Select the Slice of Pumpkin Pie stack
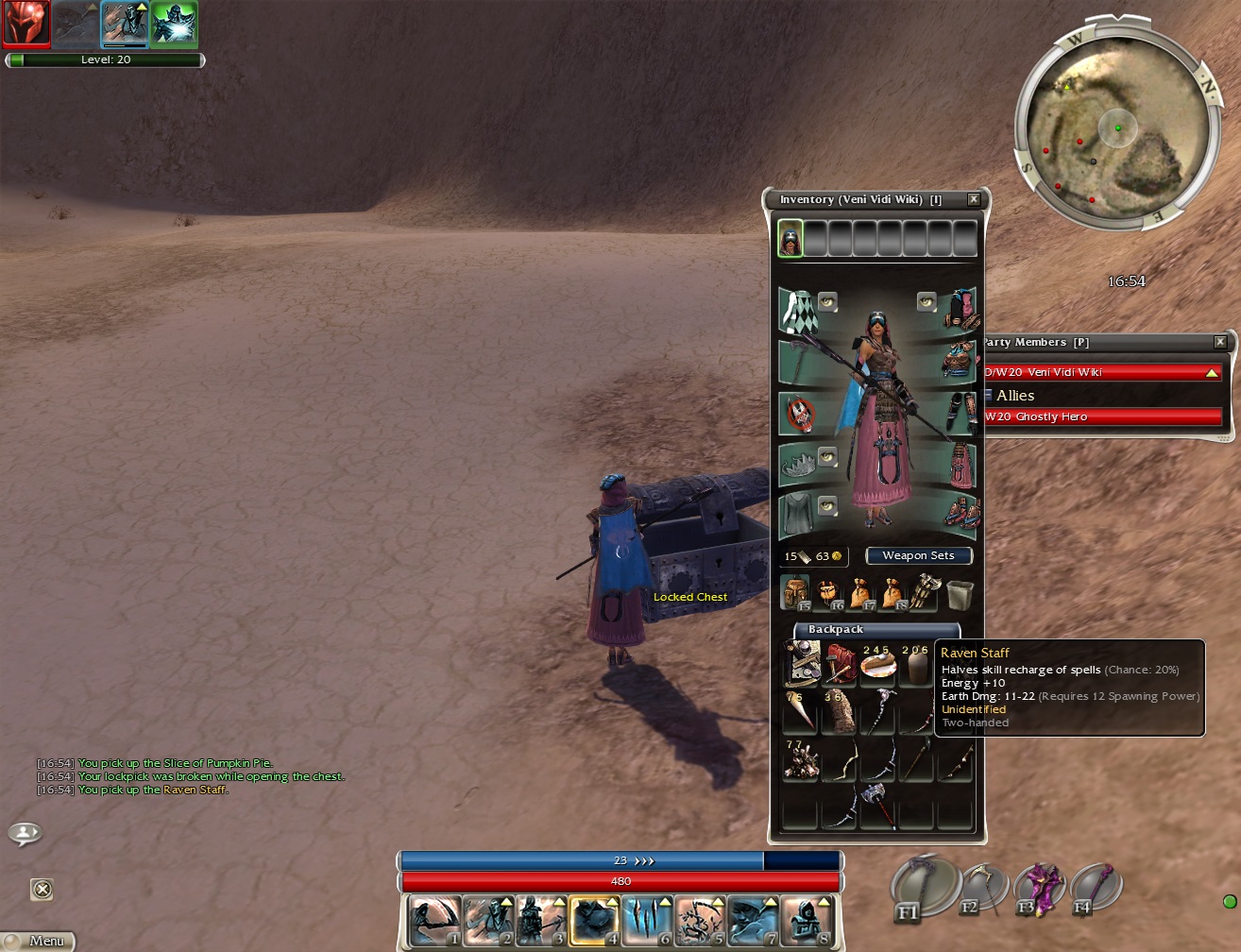The image size is (1241, 952). pos(877,664)
